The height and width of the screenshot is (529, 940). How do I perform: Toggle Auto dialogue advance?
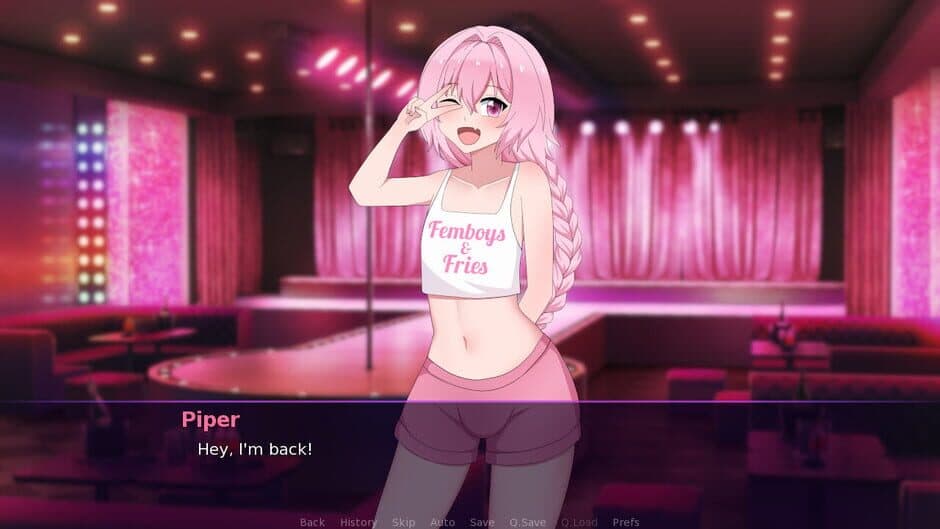coord(442,522)
